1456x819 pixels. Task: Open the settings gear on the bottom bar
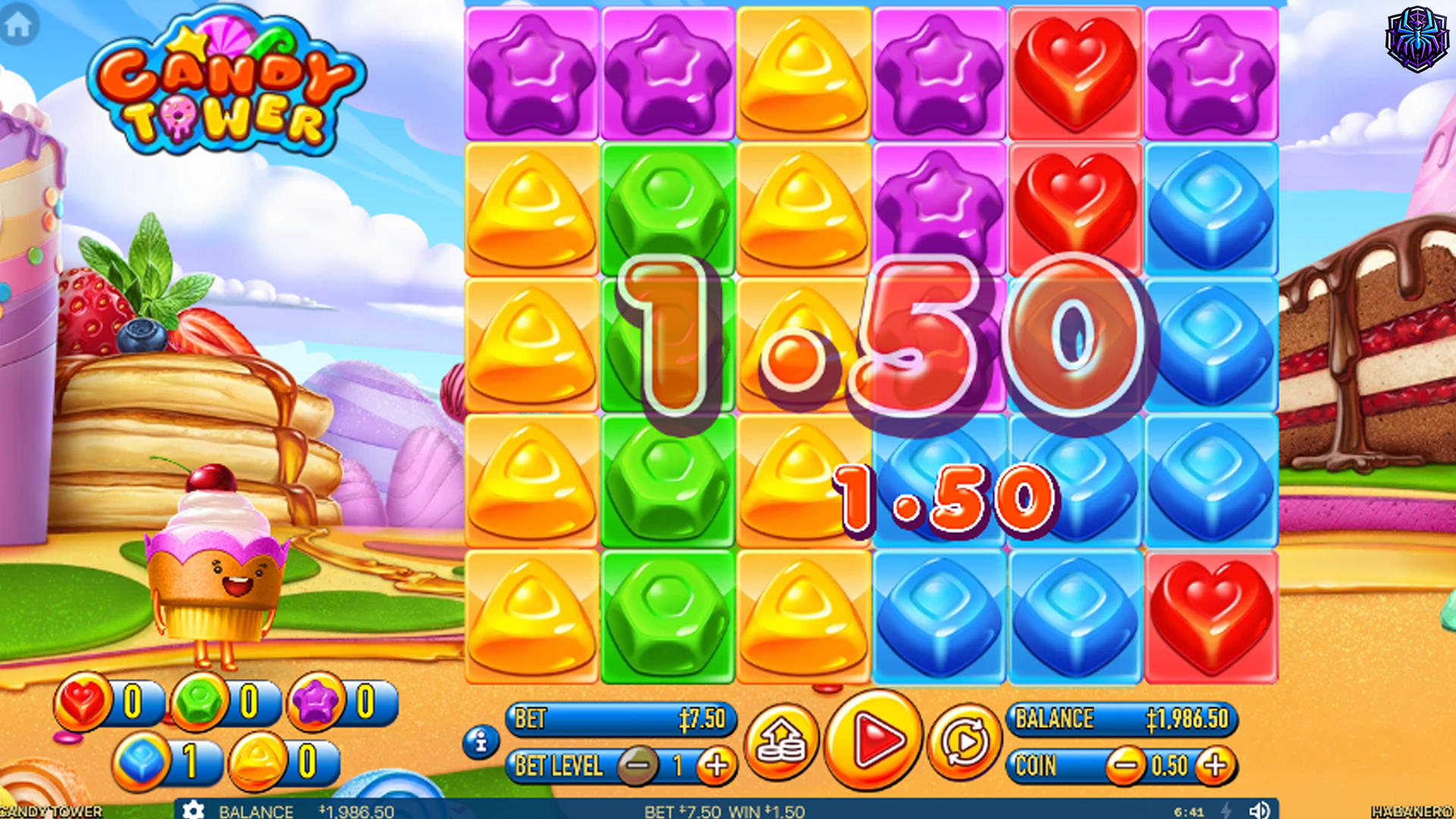[194, 809]
